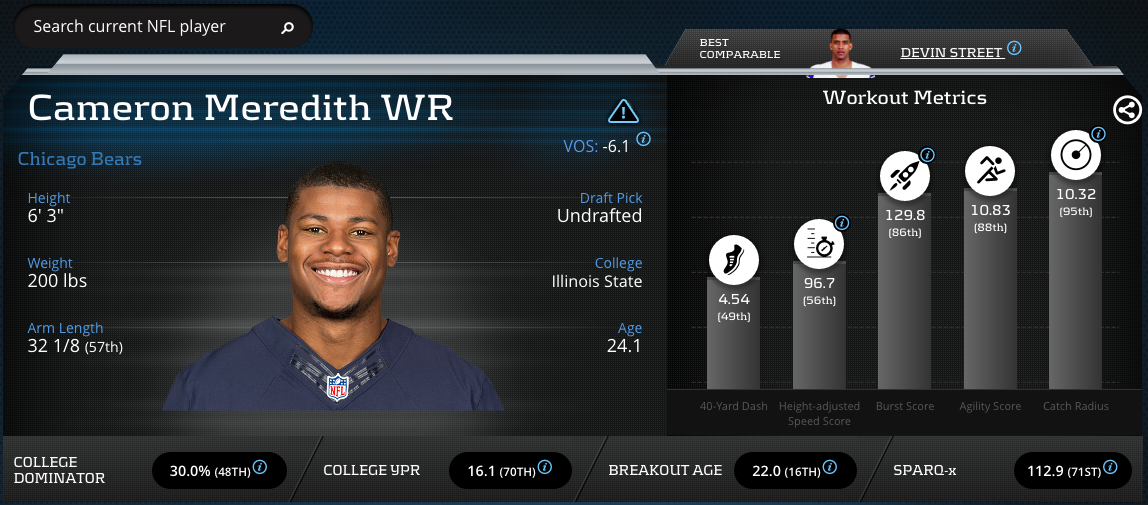
Task: Click the SPARQ-x info icon
Action: point(1116,466)
